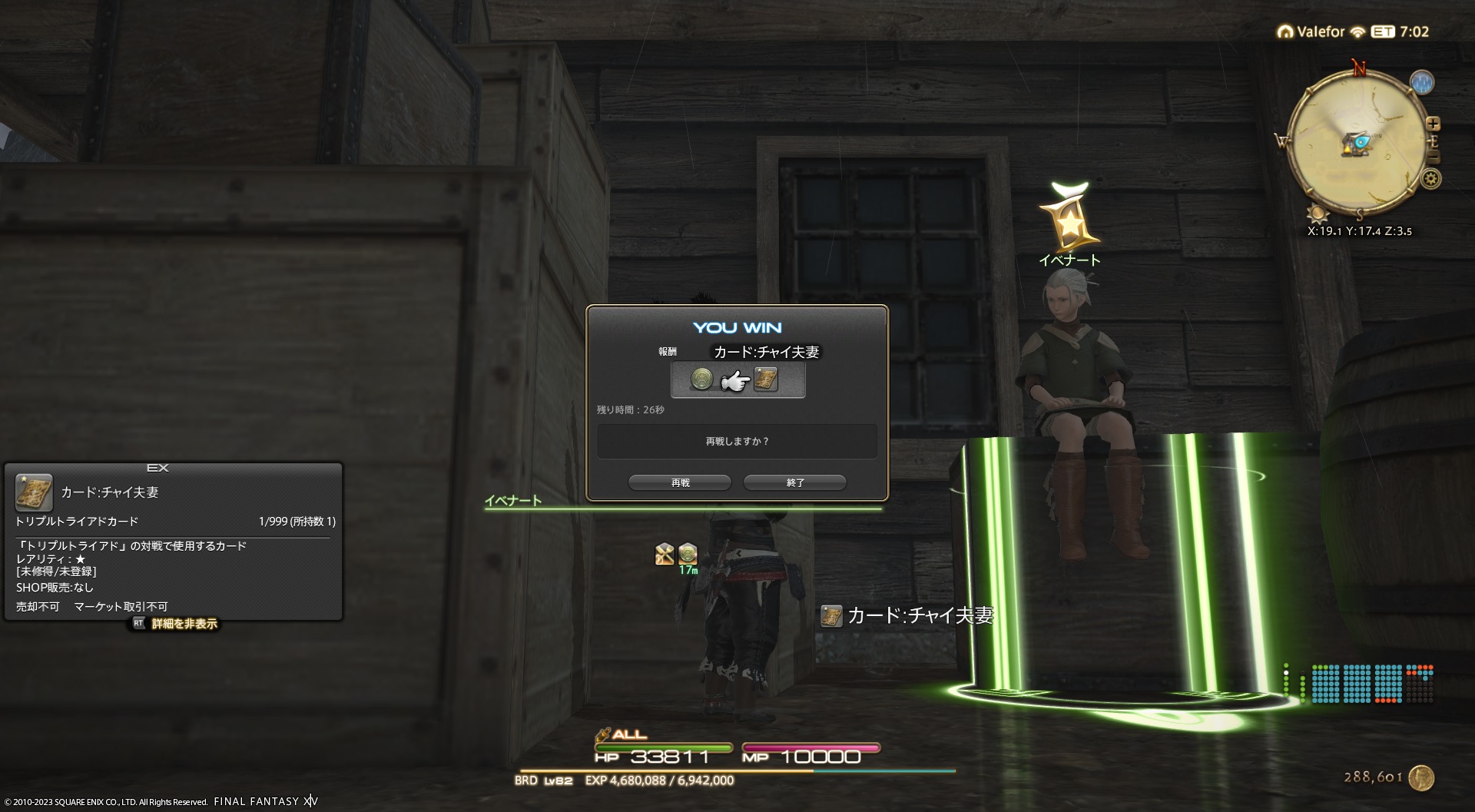Select the MGP coin reward icon

coord(701,379)
